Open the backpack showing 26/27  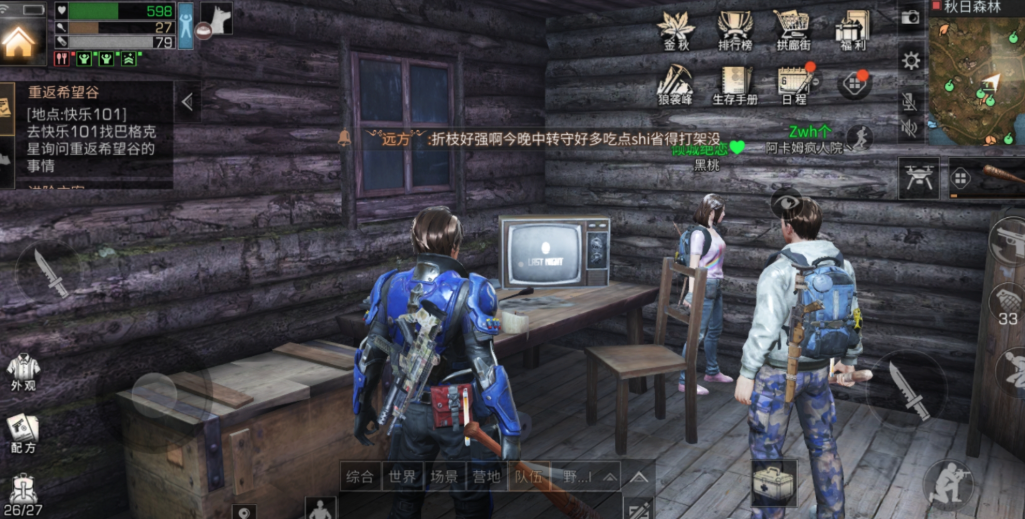coord(24,494)
